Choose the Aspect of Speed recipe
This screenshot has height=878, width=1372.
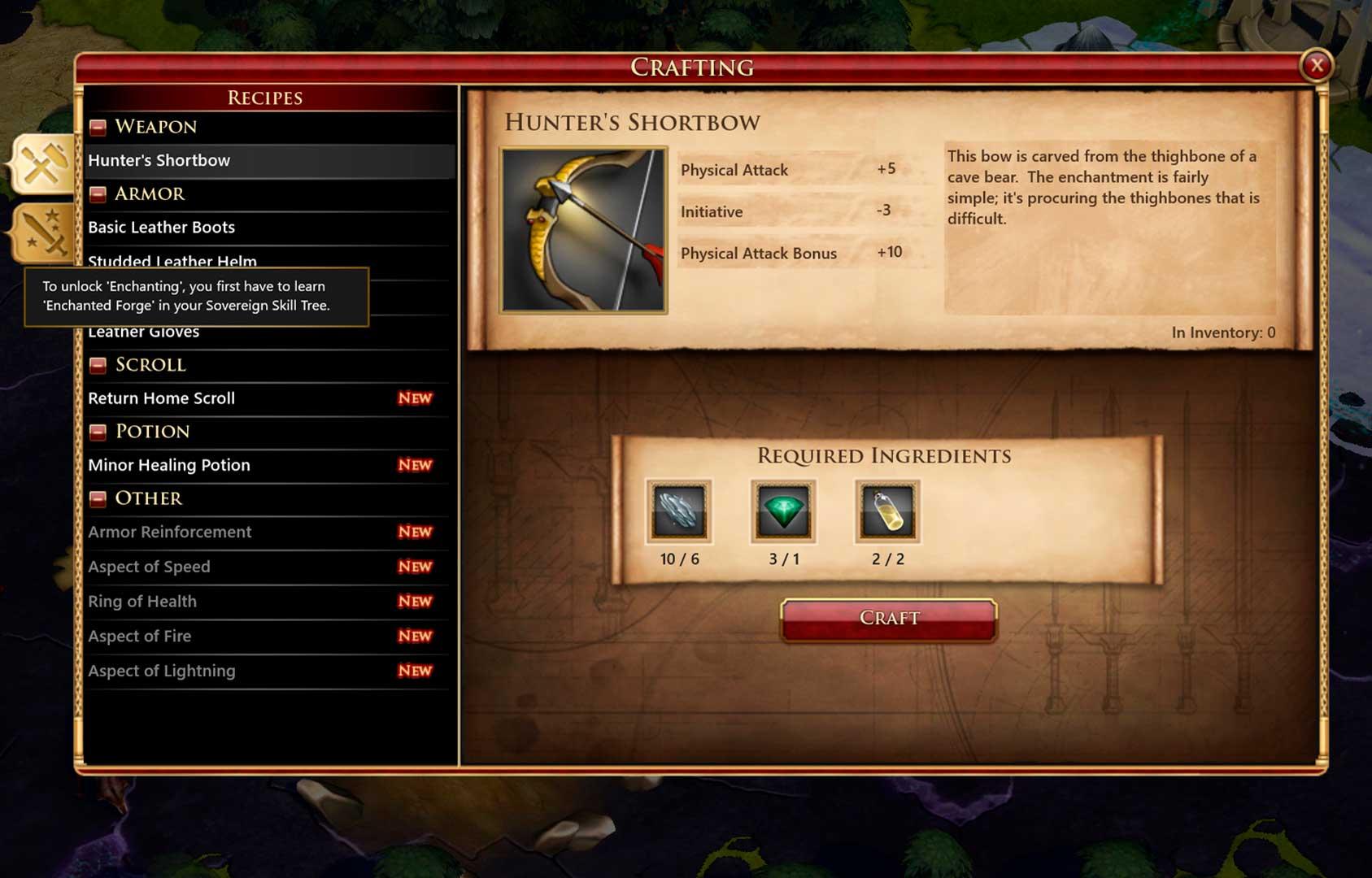(x=268, y=567)
